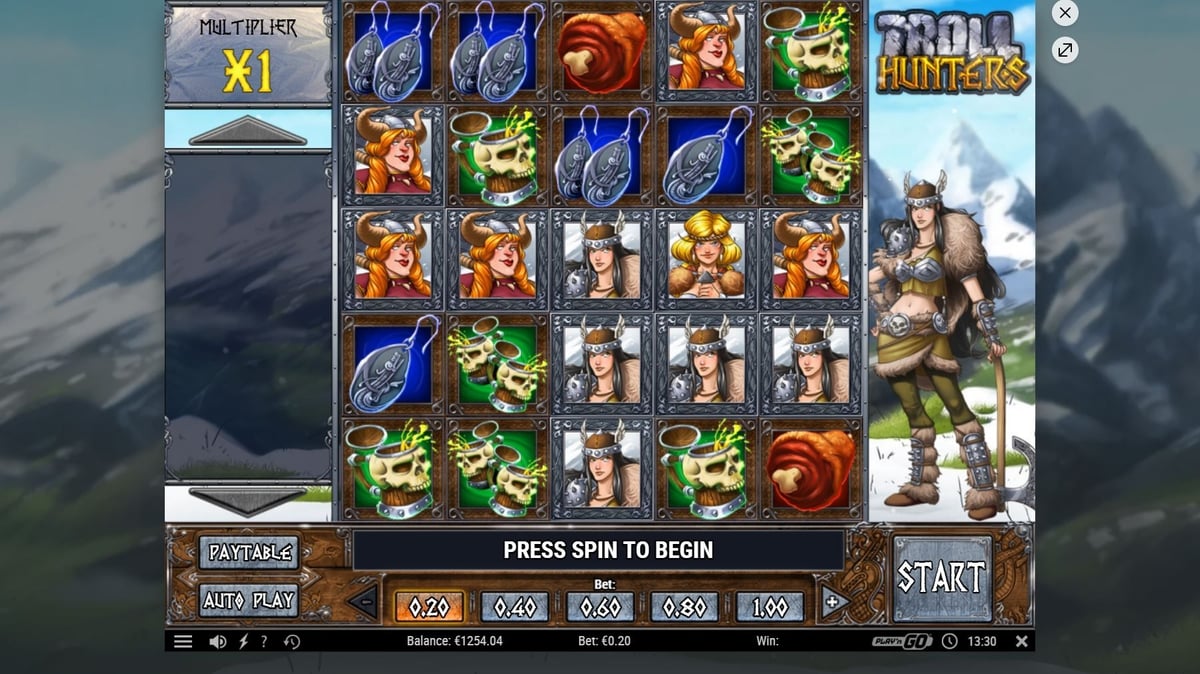Open the question mark help
The height and width of the screenshot is (674, 1200).
[x=264, y=642]
